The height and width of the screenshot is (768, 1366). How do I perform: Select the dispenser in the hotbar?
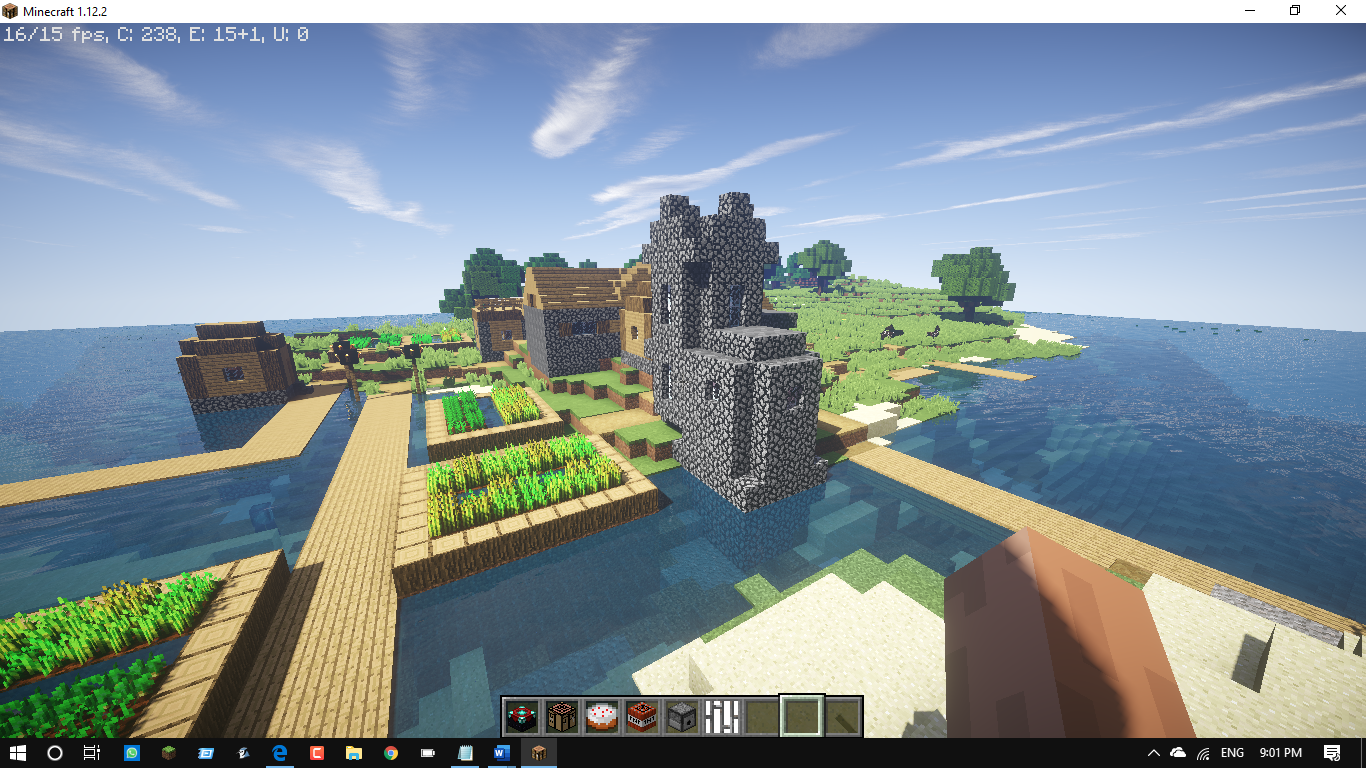681,713
